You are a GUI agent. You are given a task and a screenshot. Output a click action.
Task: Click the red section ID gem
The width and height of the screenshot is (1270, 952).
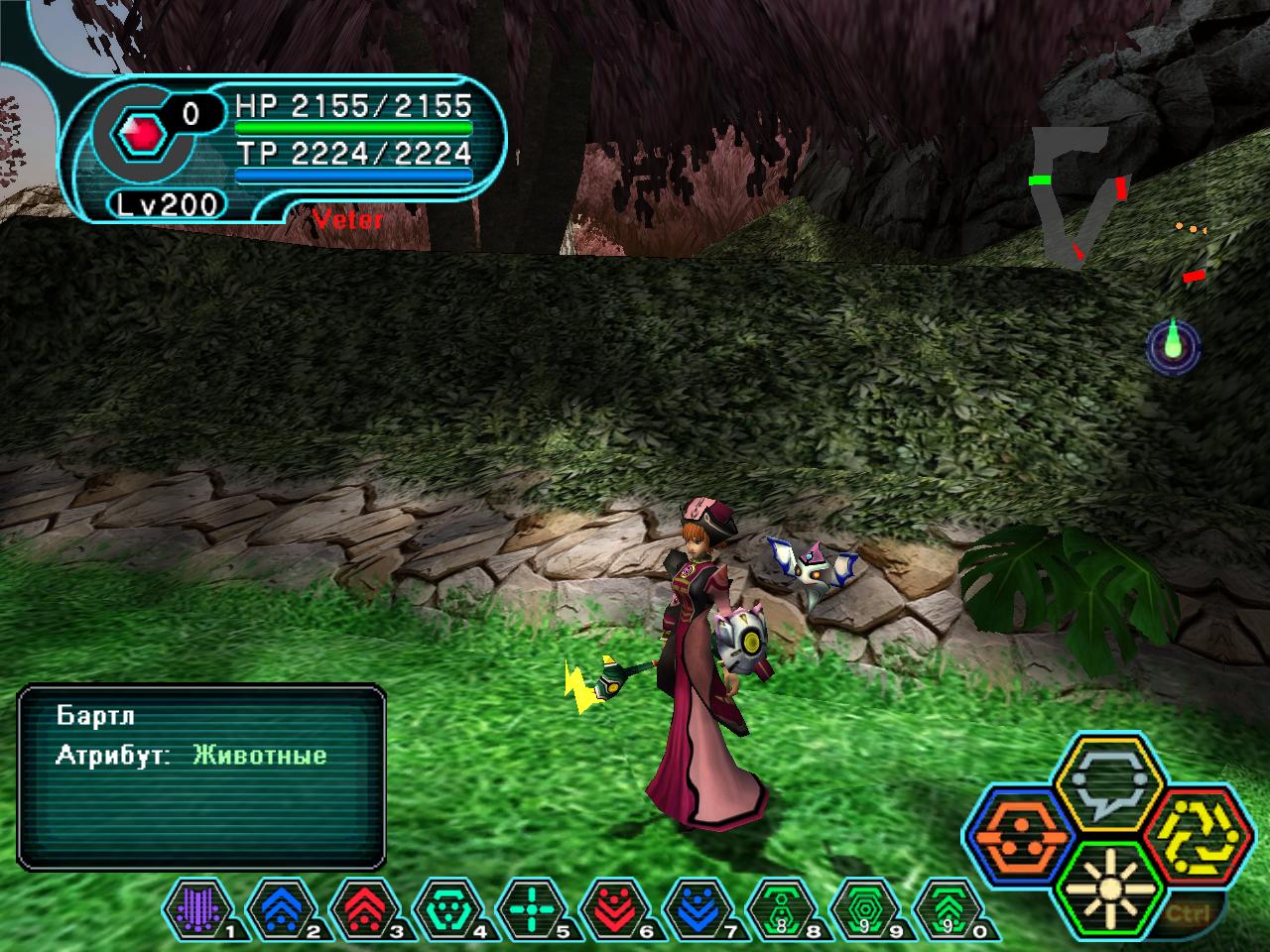pyautogui.click(x=135, y=133)
